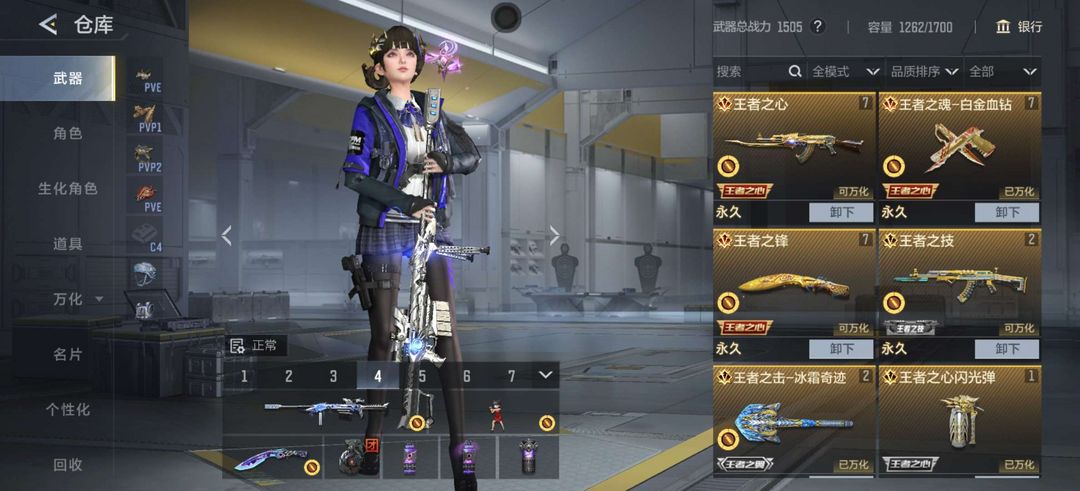Open the 全部 filter dropdown
Screen dimensions: 1080x491
[1002, 71]
